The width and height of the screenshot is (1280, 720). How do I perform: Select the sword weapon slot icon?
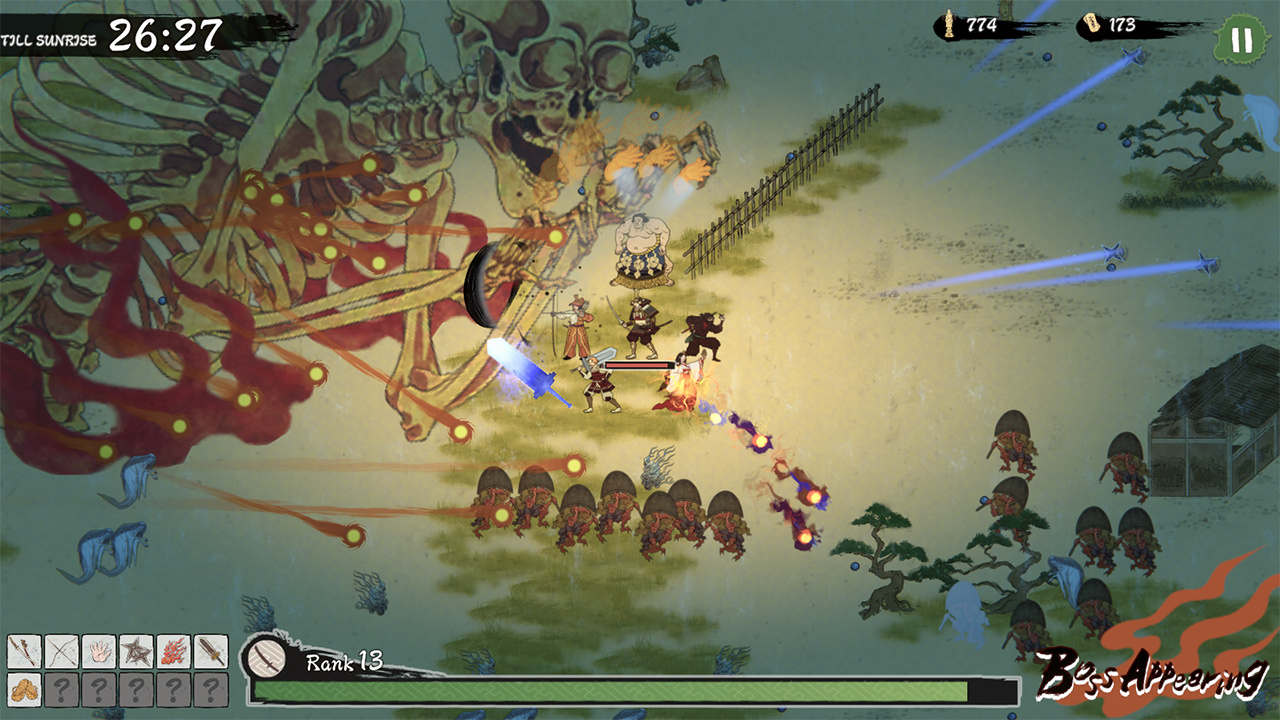coord(210,650)
